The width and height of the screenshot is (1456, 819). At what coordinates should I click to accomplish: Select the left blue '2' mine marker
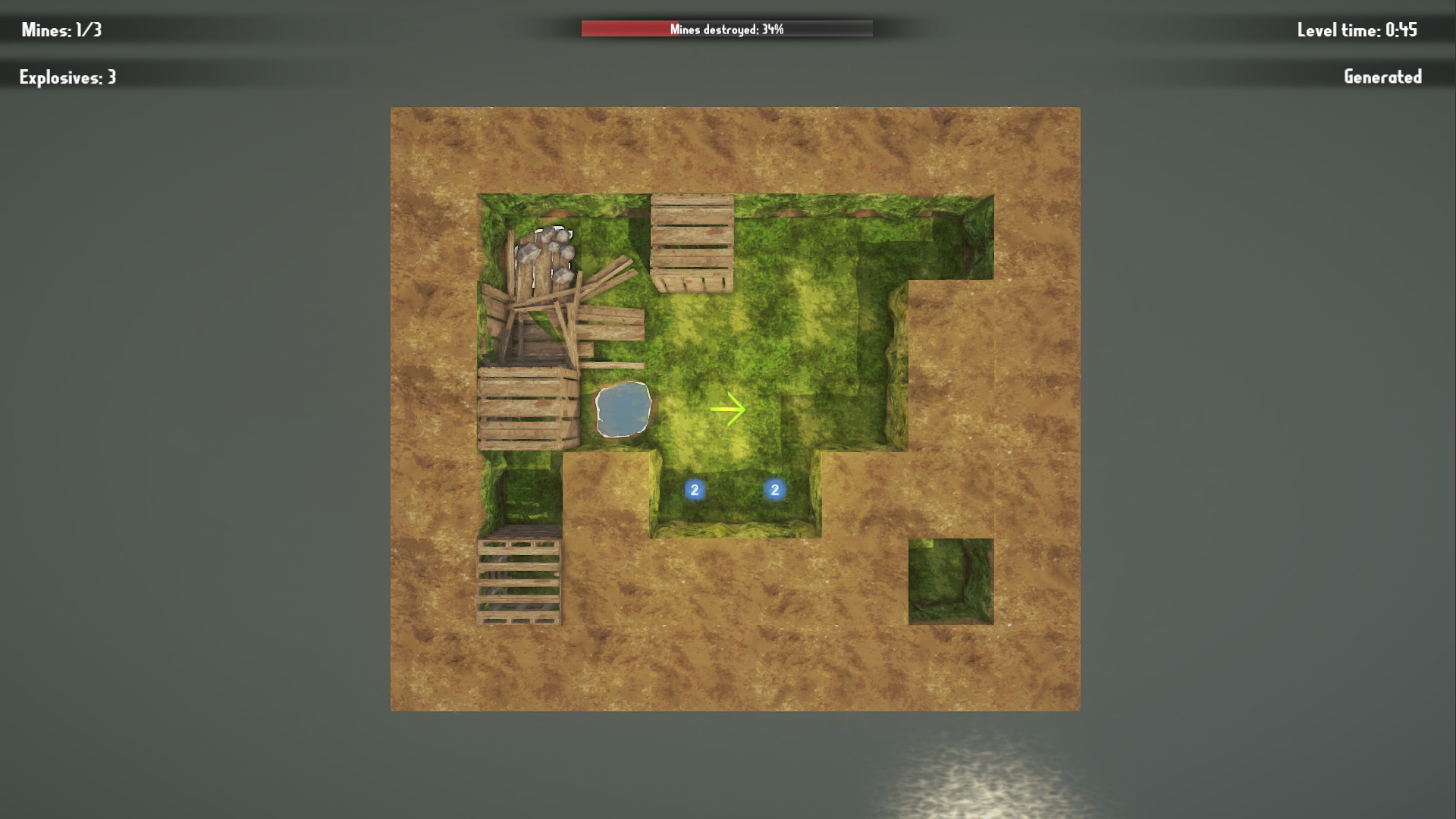694,489
